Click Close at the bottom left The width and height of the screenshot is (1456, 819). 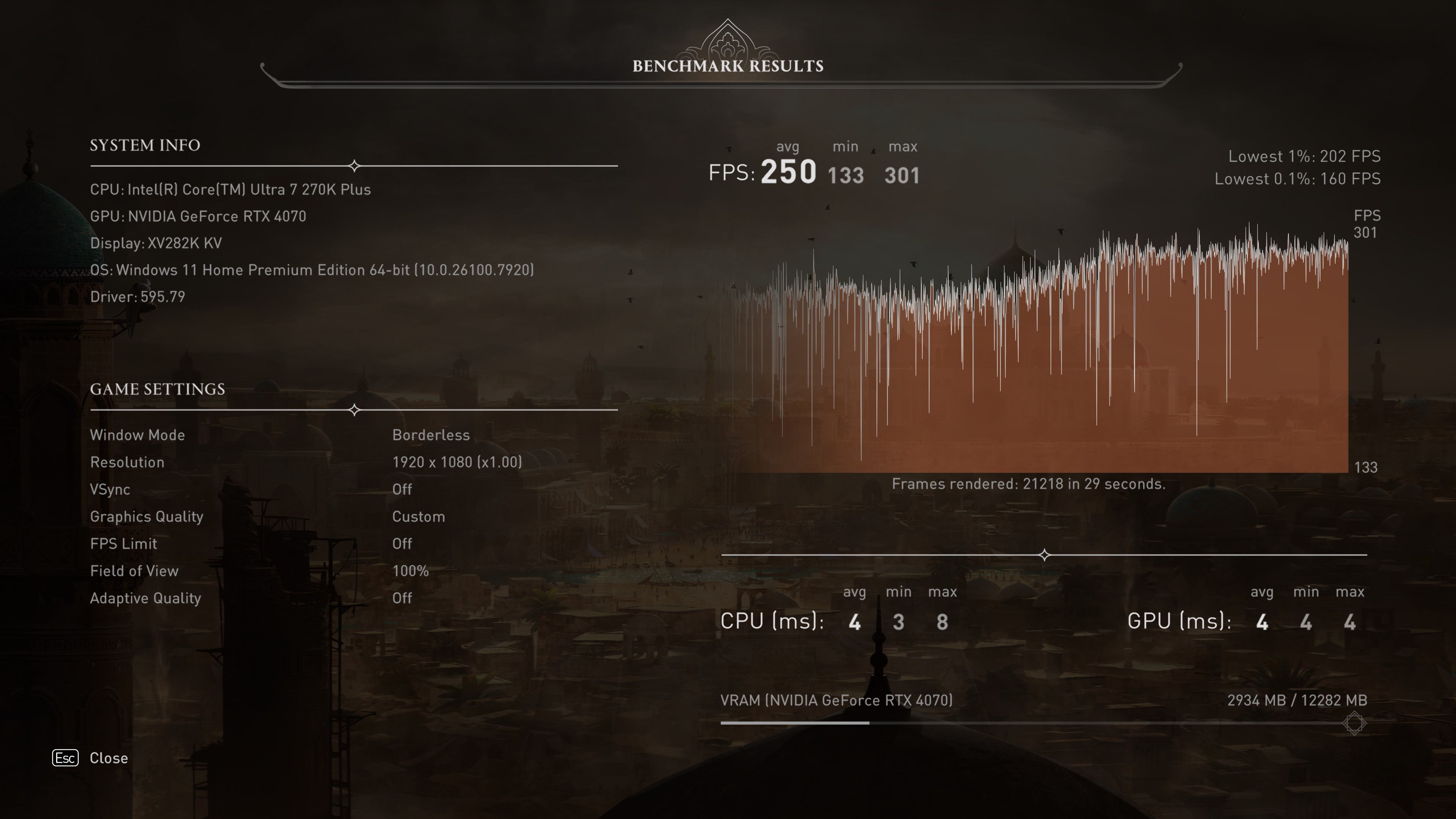[x=109, y=758]
